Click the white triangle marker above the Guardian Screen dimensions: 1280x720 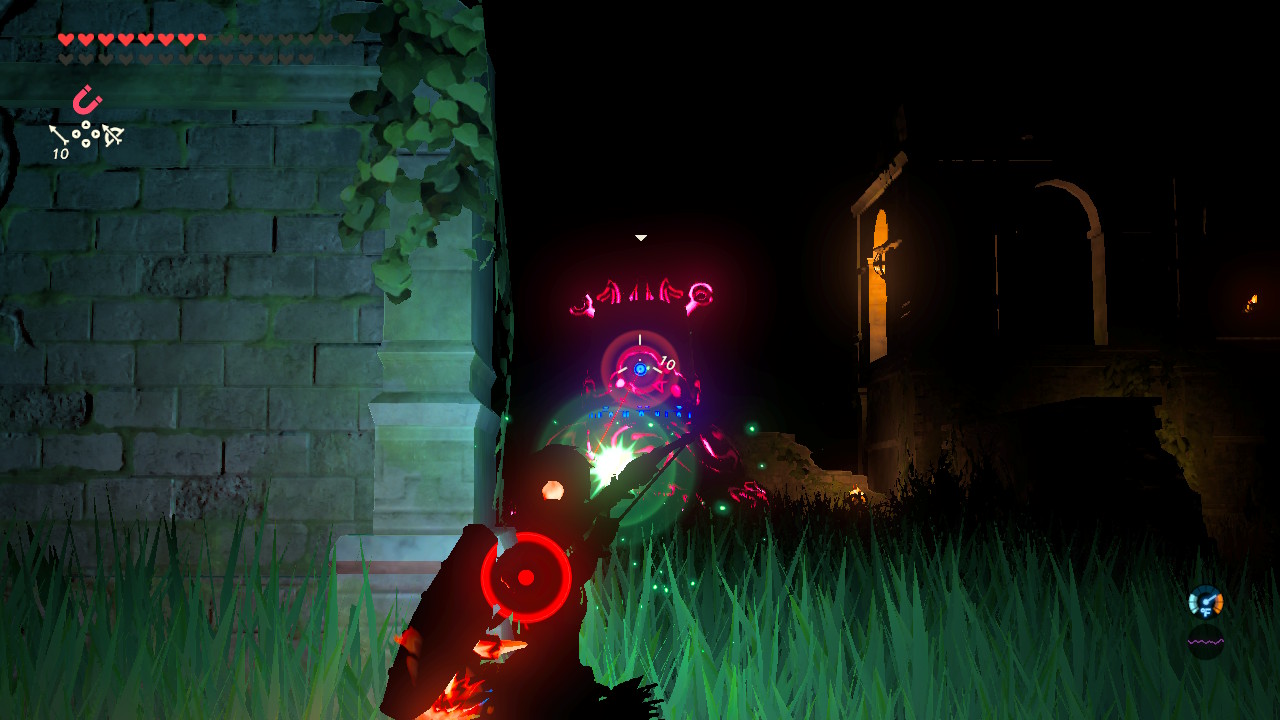point(639,238)
